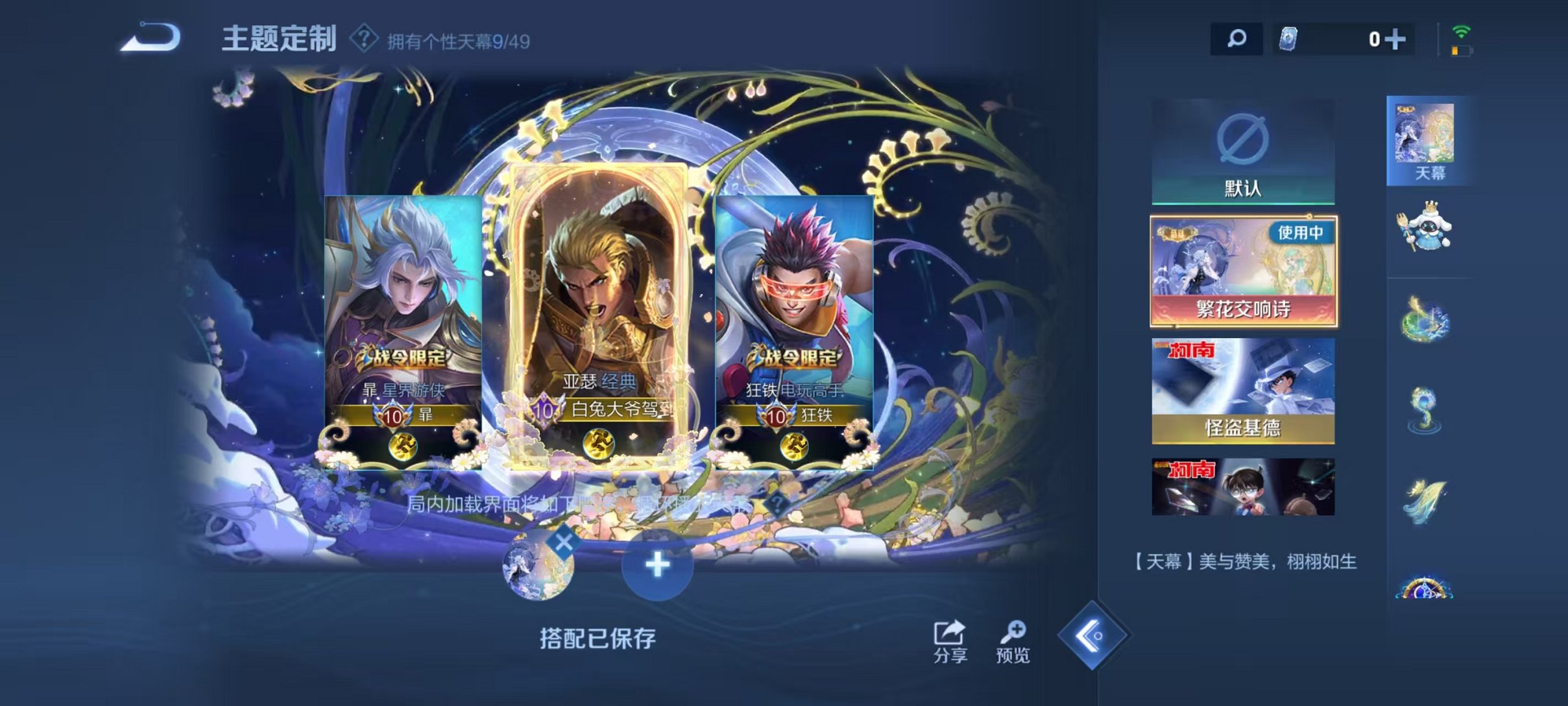Select the 亚瑟 白兔大爷驾到 hero card
This screenshot has width=1568, height=706.
click(x=607, y=305)
